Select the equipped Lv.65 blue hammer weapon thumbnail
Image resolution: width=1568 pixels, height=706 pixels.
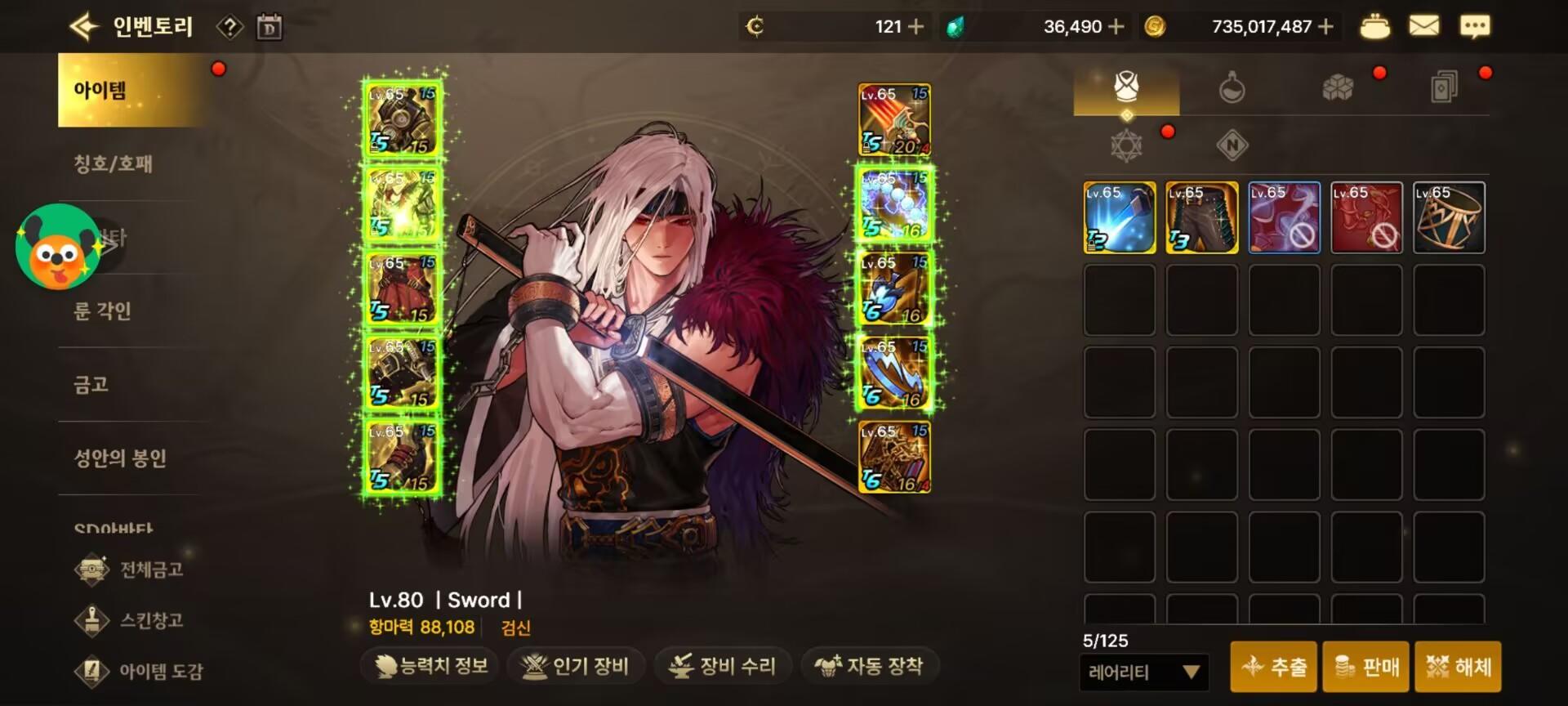click(1118, 217)
